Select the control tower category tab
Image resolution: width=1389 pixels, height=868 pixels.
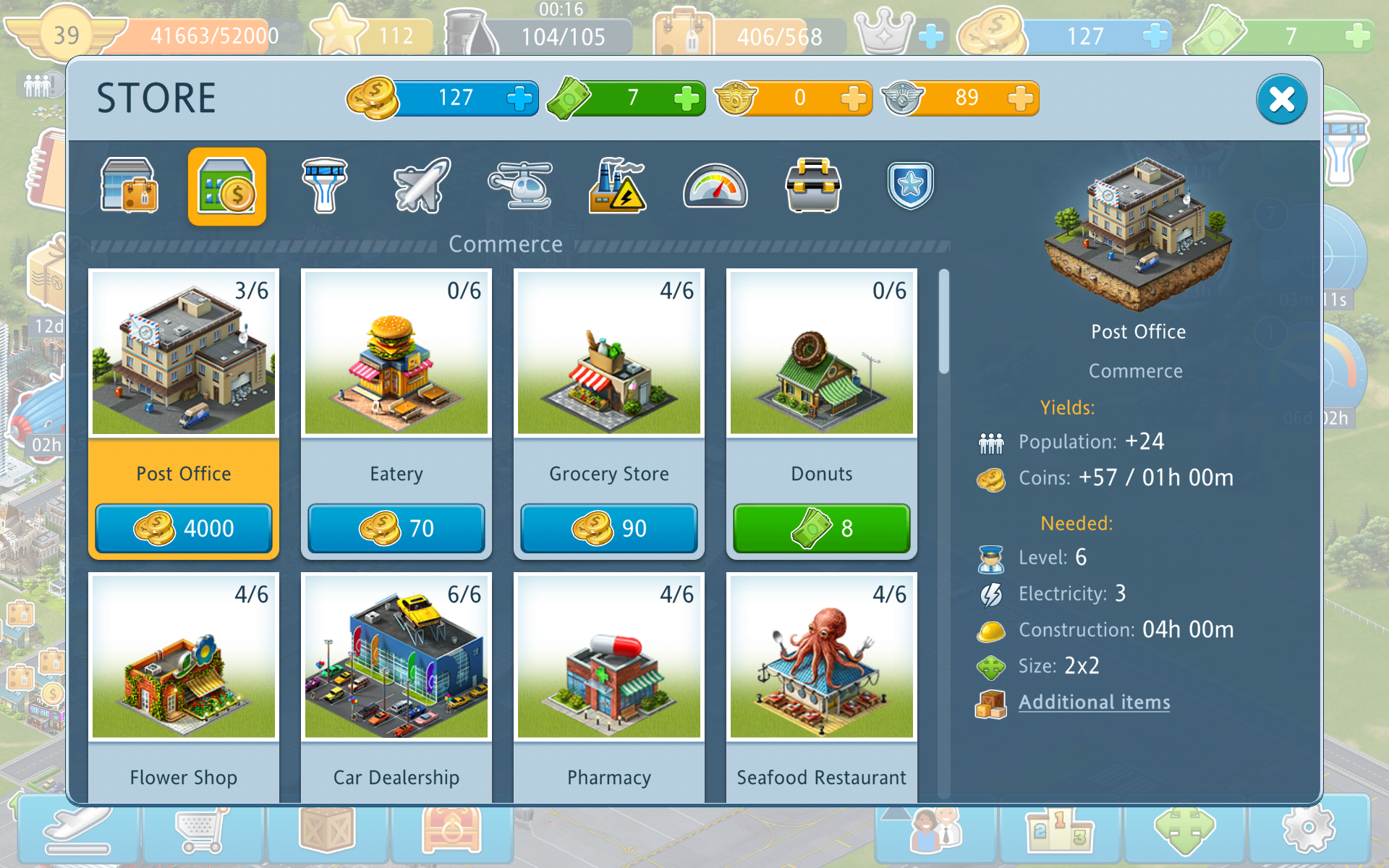[325, 187]
